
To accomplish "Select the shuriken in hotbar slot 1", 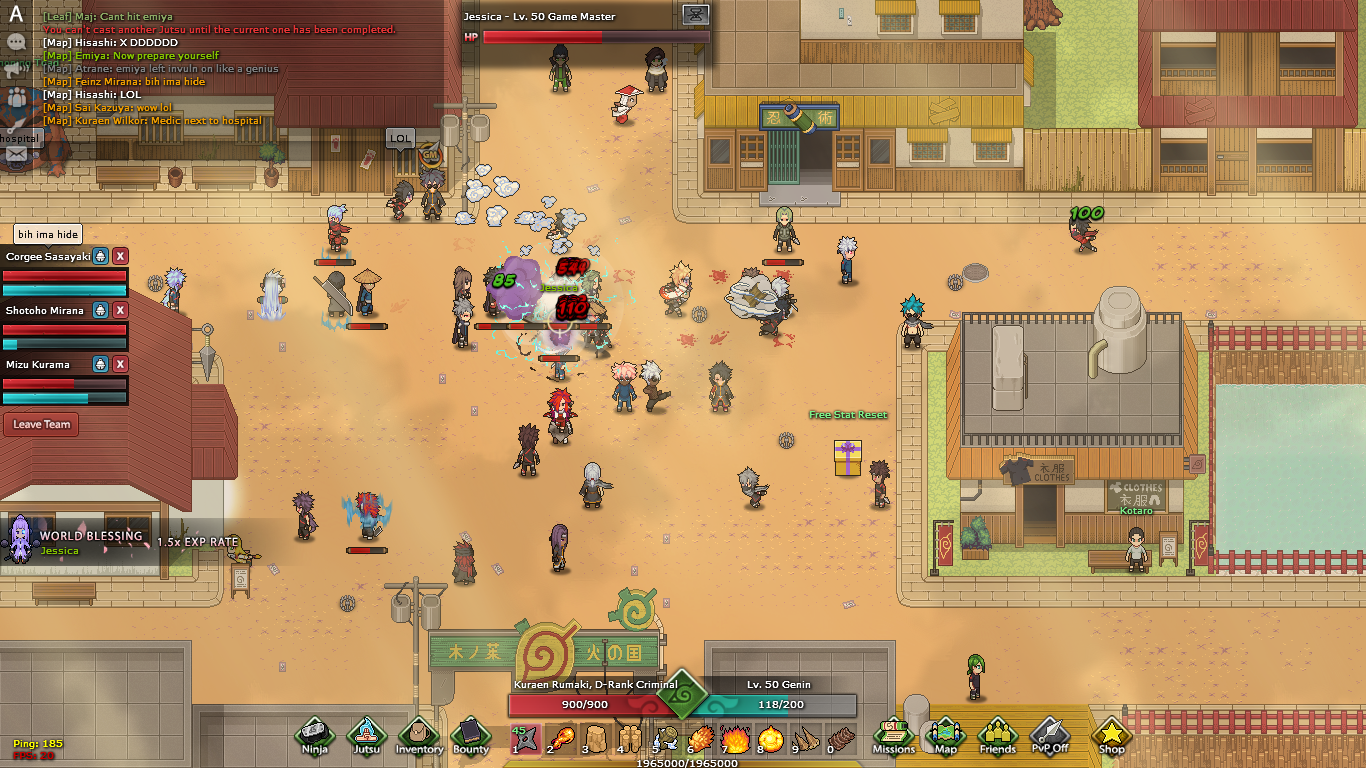I will point(526,739).
